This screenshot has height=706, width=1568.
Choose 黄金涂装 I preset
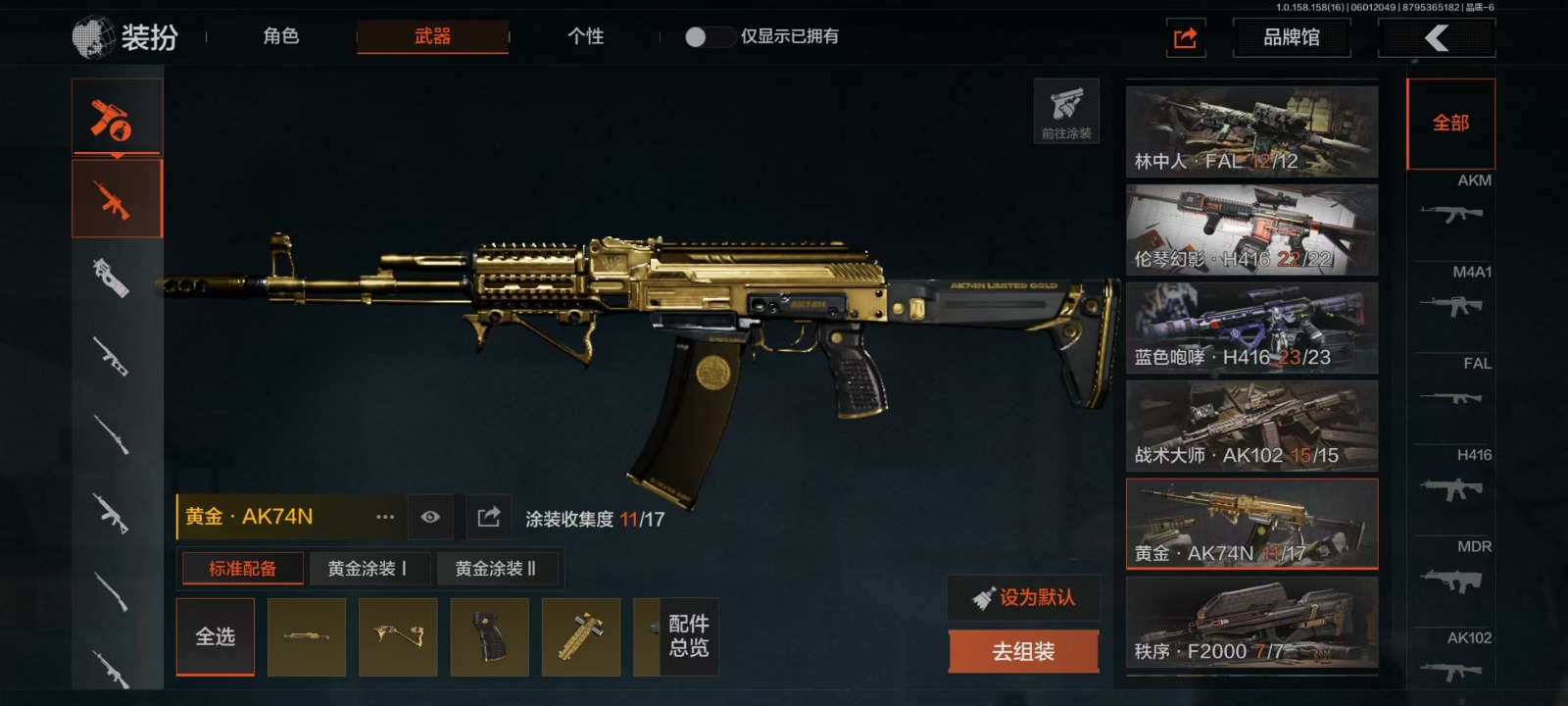[367, 569]
